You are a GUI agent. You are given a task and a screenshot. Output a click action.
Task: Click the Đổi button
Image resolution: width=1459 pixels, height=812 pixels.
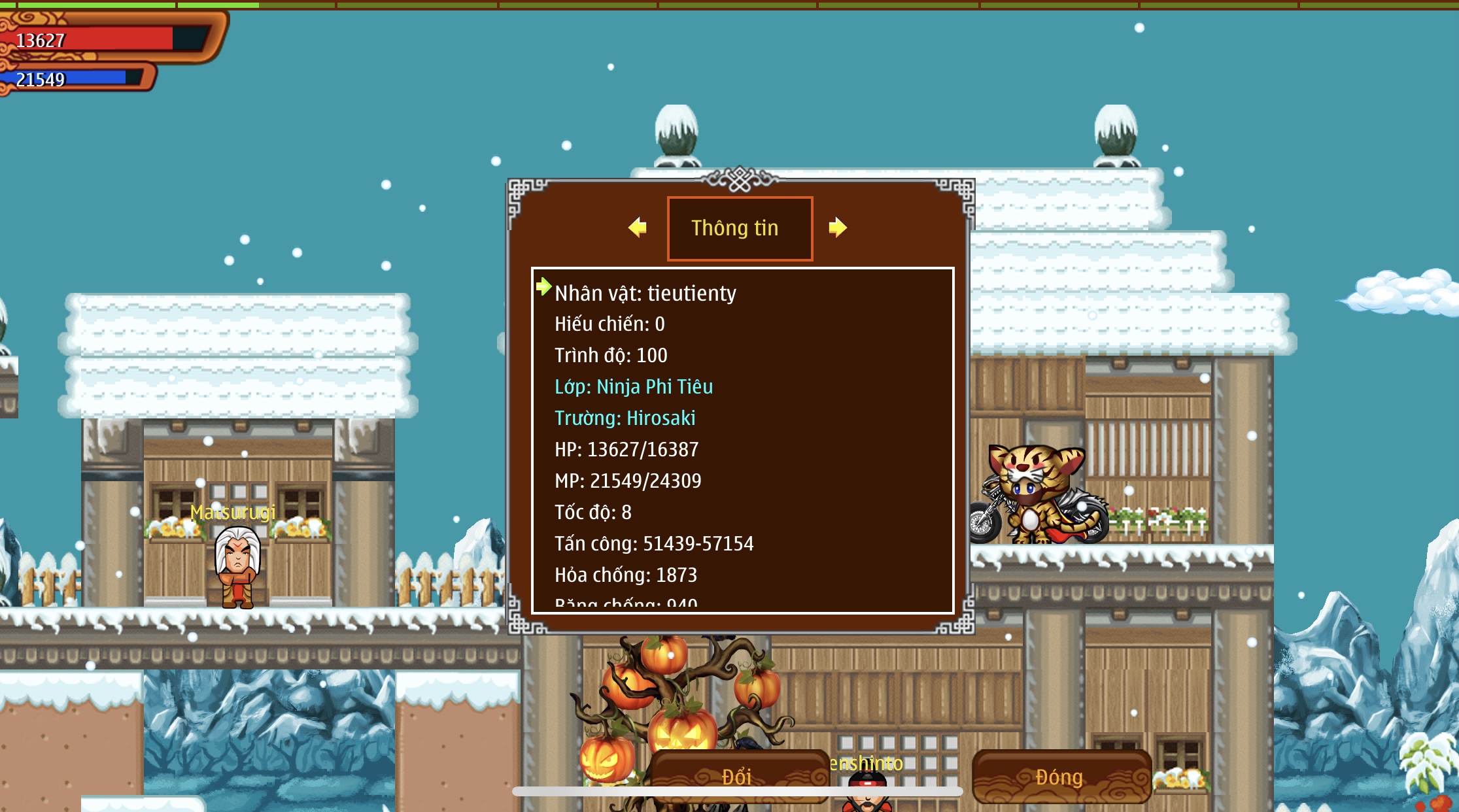(738, 776)
